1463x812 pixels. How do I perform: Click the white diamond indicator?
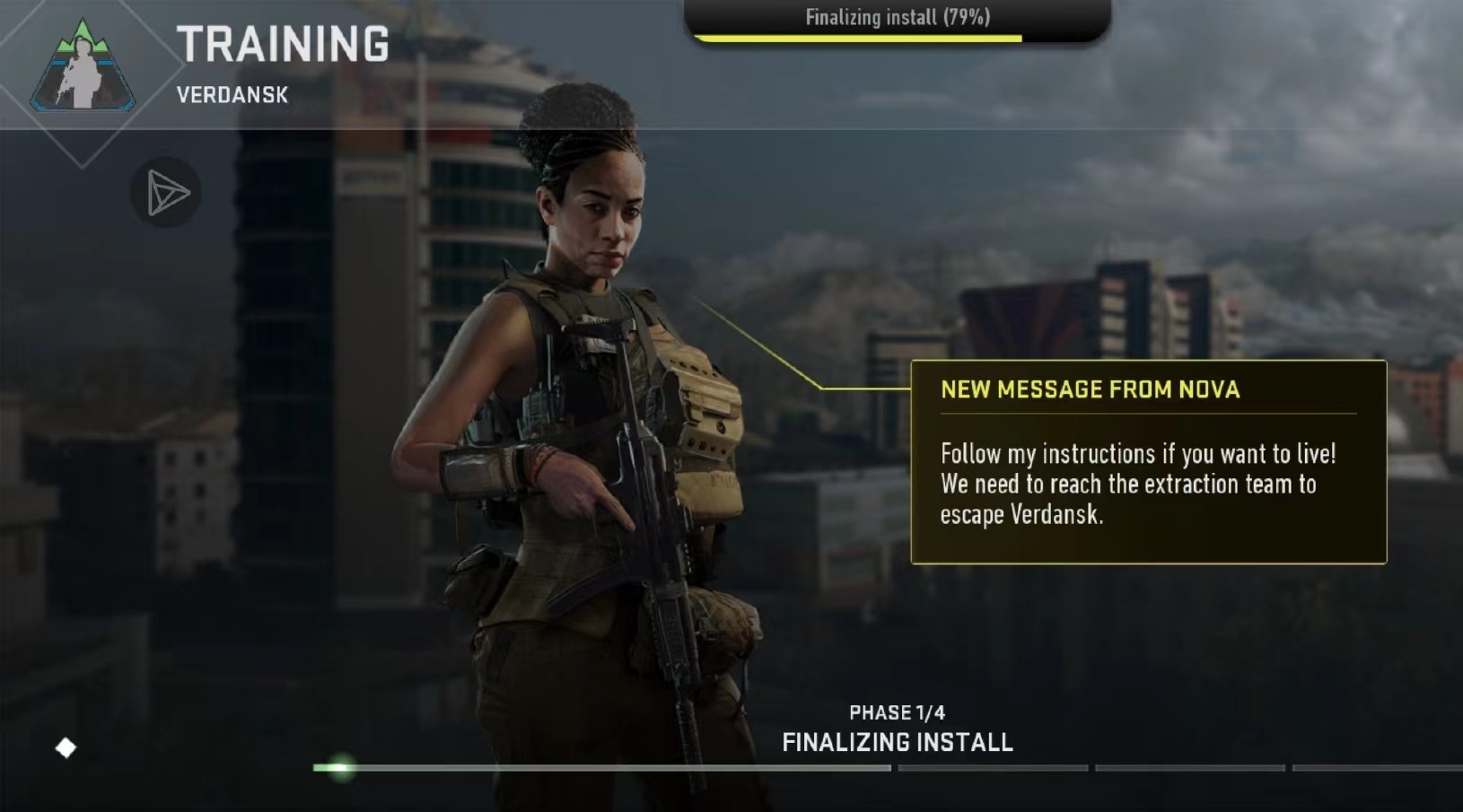pos(66,747)
